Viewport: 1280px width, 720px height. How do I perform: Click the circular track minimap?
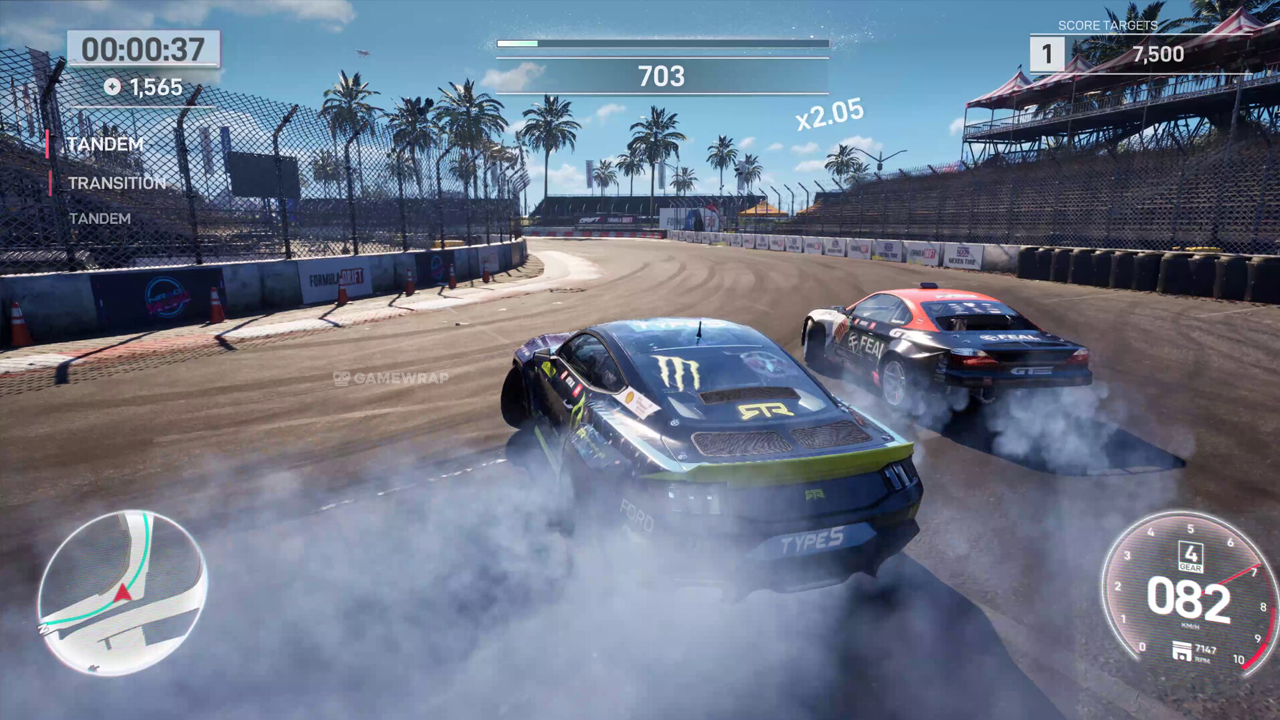coord(122,592)
